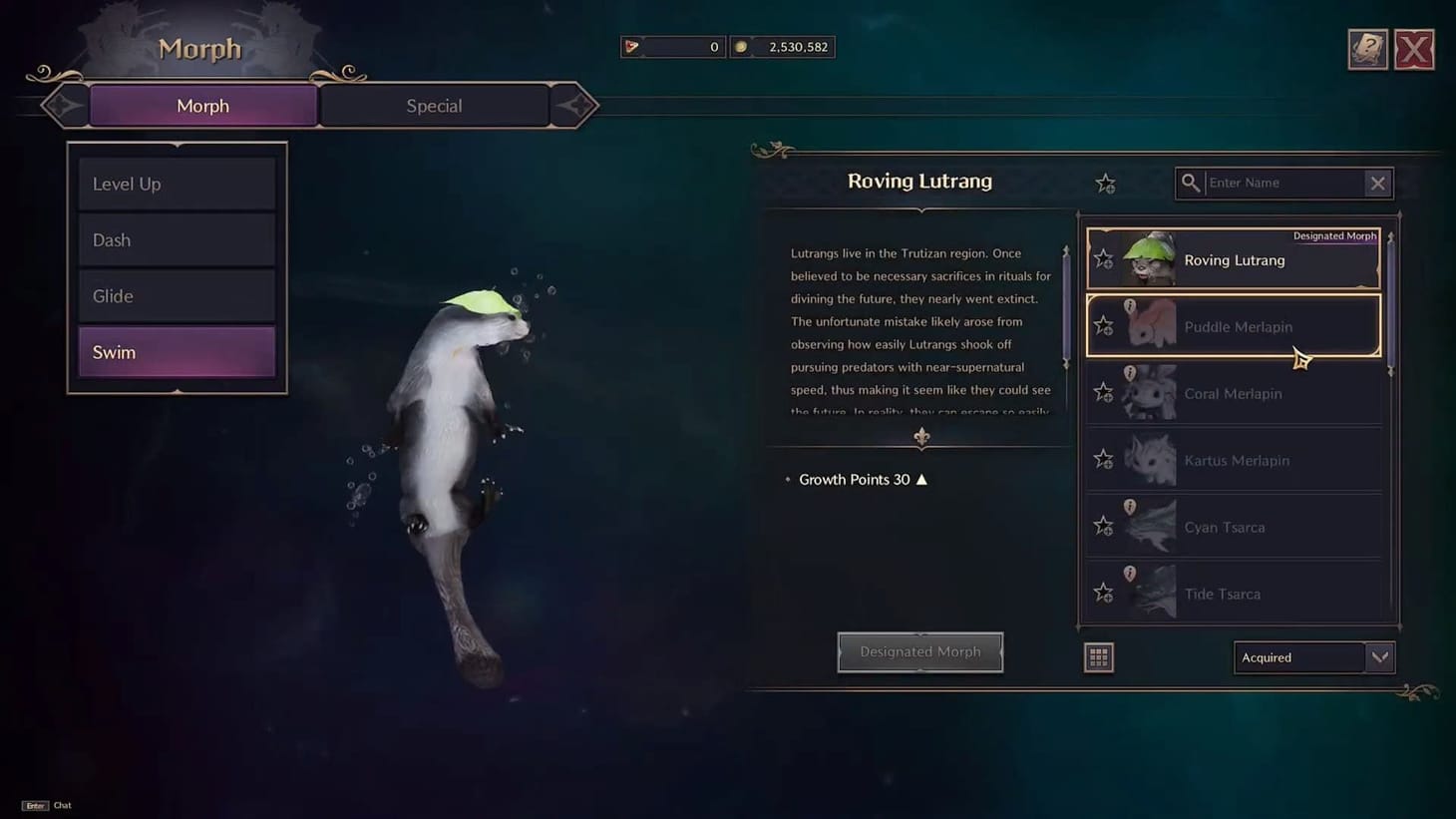Click the Growth Points up arrow
Image resolution: width=1456 pixels, height=819 pixels.
(920, 479)
